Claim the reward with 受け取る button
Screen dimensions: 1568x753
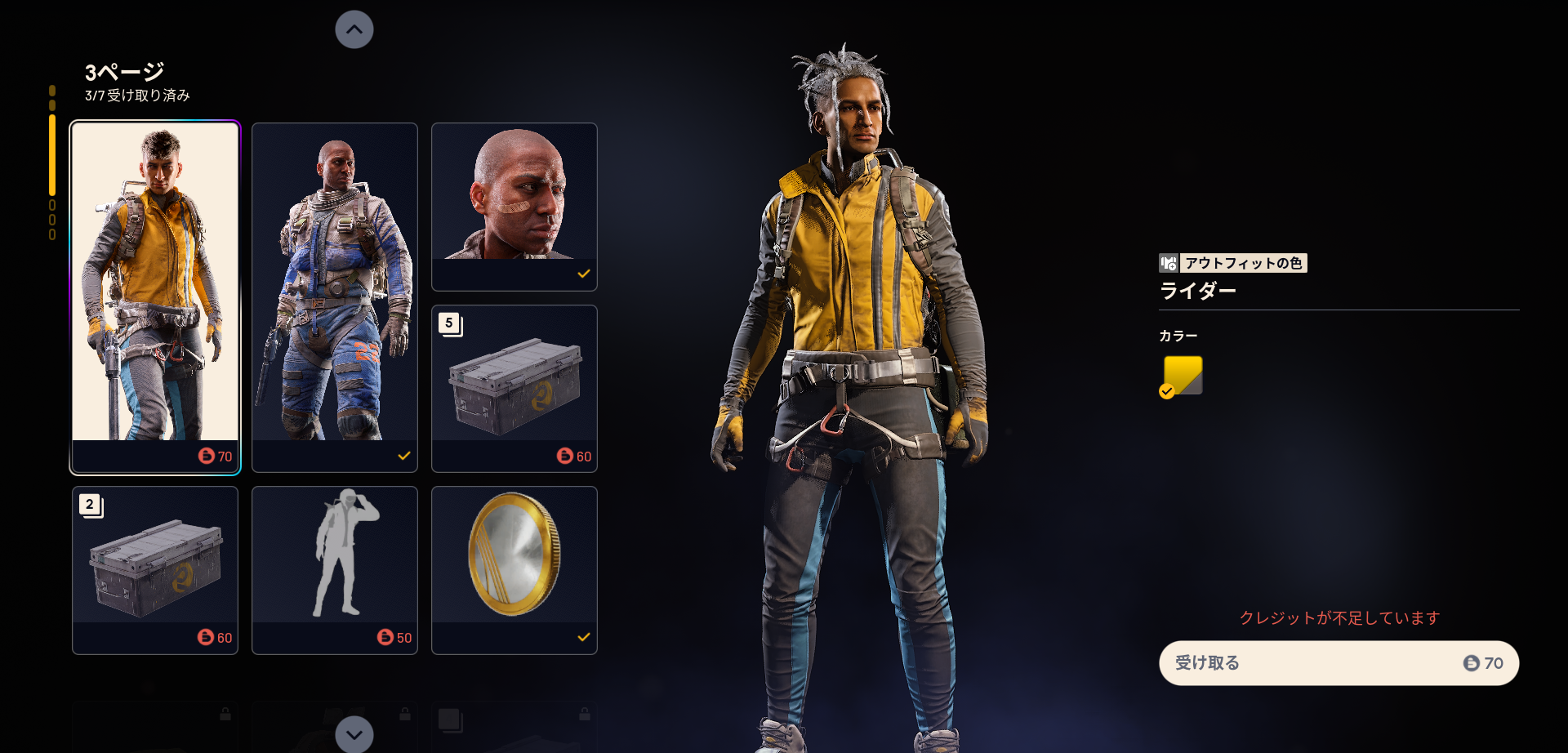click(1339, 663)
